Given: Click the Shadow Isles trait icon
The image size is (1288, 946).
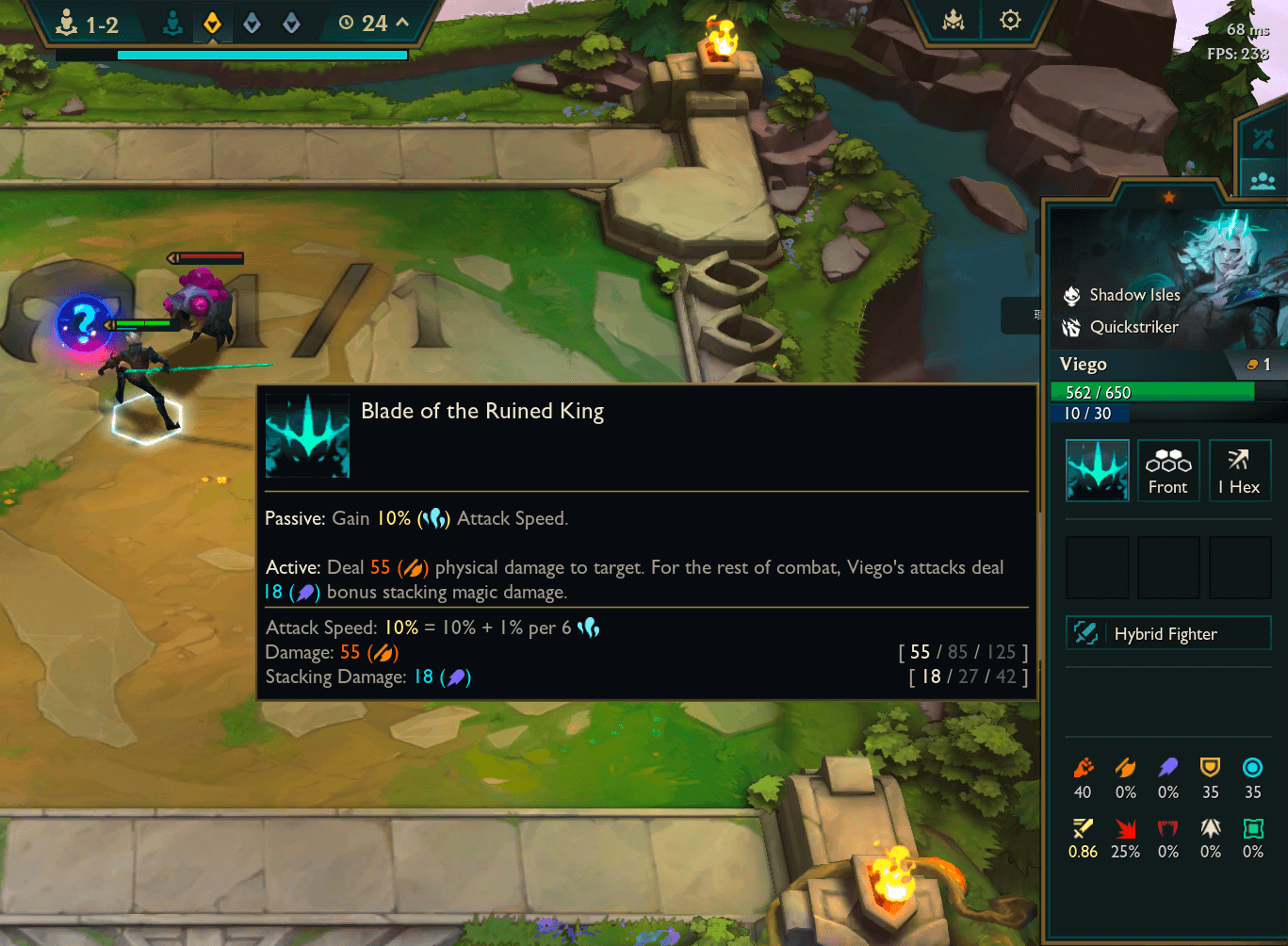Looking at the screenshot, I should click(x=1071, y=294).
